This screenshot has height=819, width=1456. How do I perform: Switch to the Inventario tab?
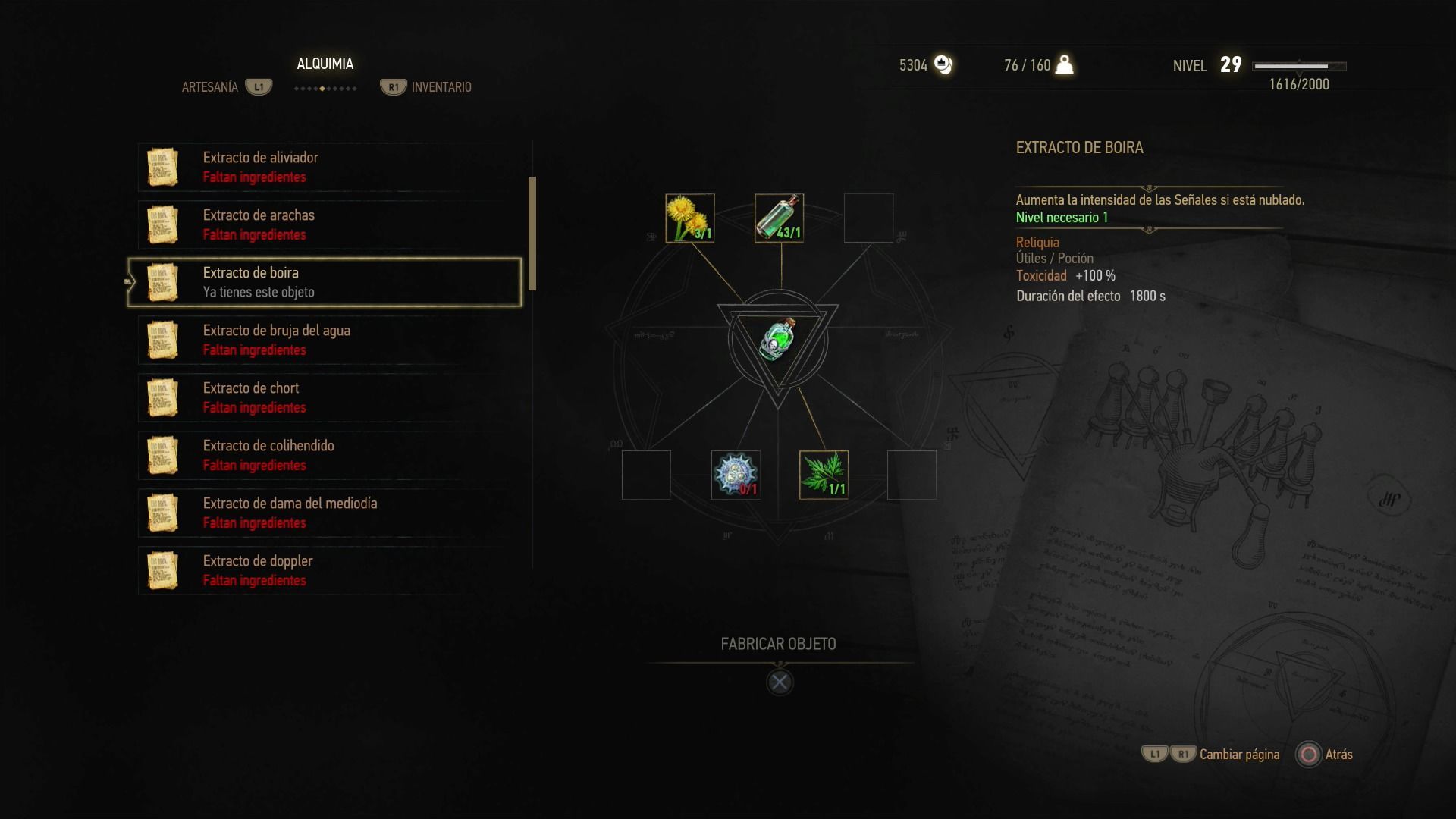coord(441,87)
